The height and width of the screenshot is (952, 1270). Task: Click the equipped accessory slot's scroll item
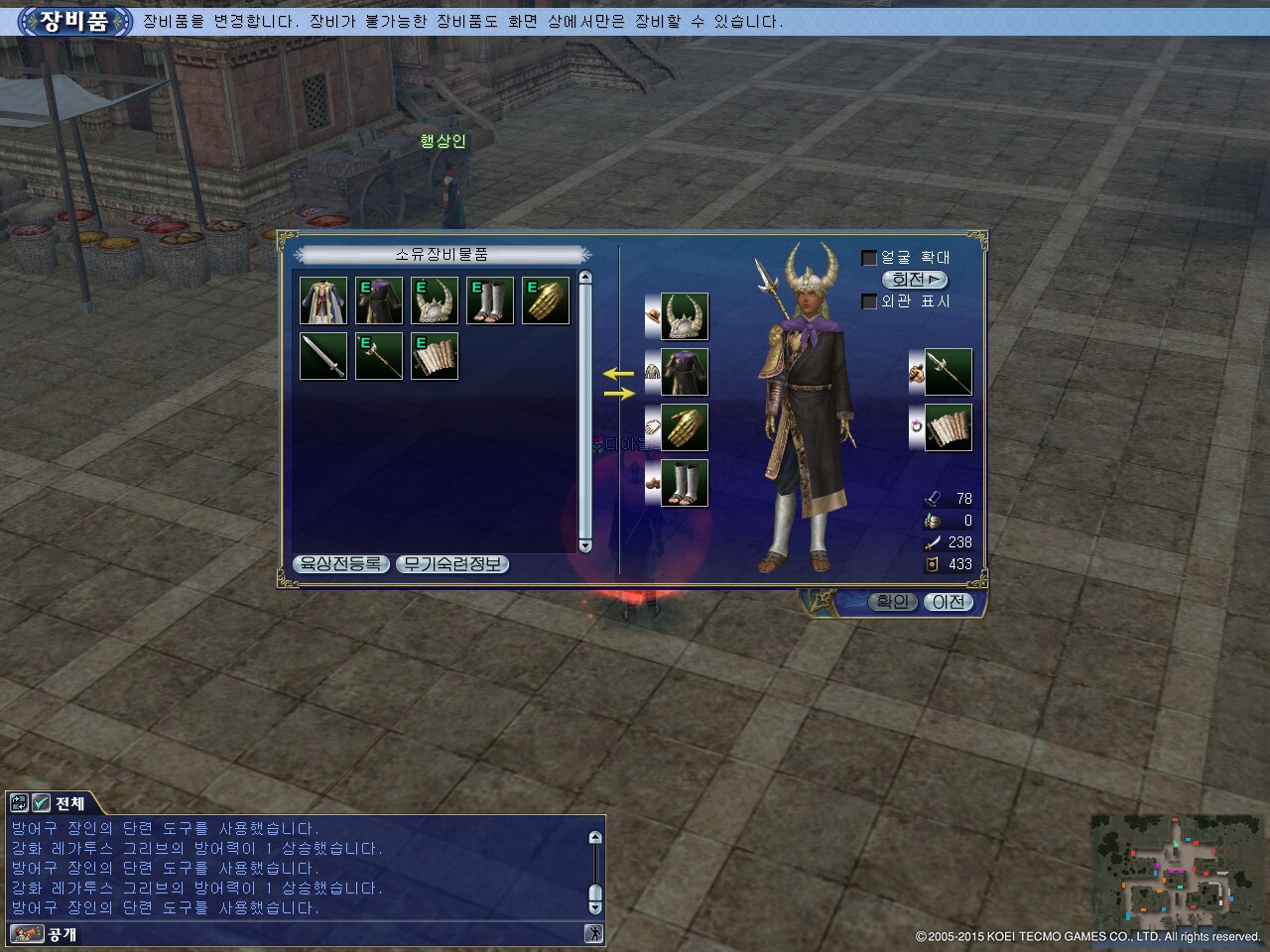click(x=949, y=427)
